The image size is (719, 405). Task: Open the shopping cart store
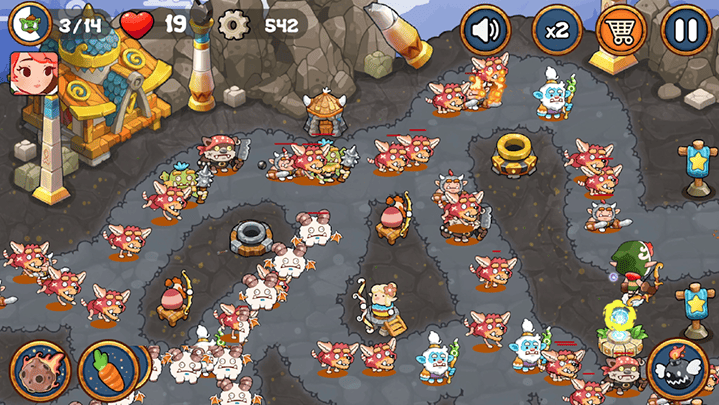tap(620, 31)
